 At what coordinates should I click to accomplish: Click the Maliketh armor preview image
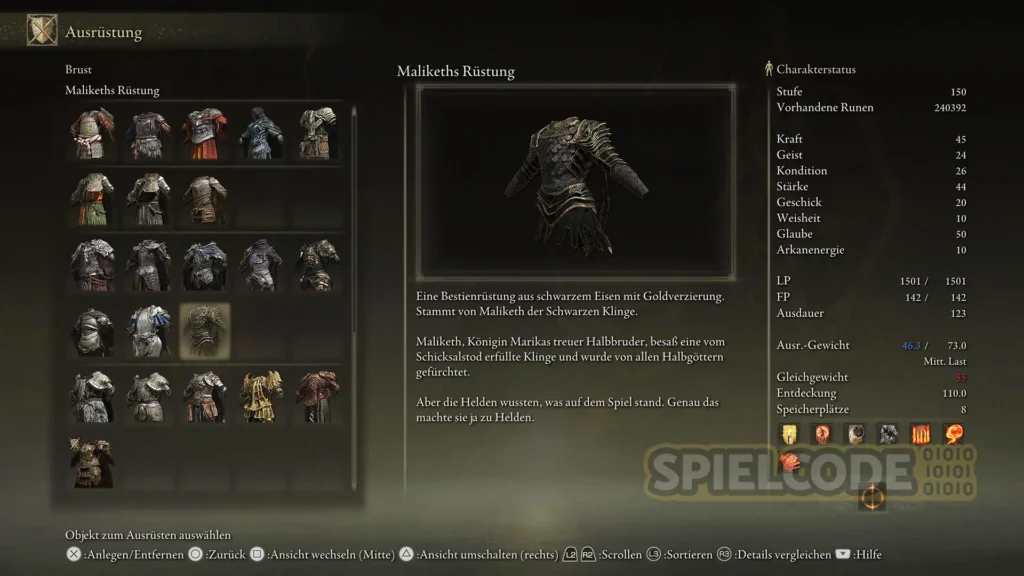point(575,181)
